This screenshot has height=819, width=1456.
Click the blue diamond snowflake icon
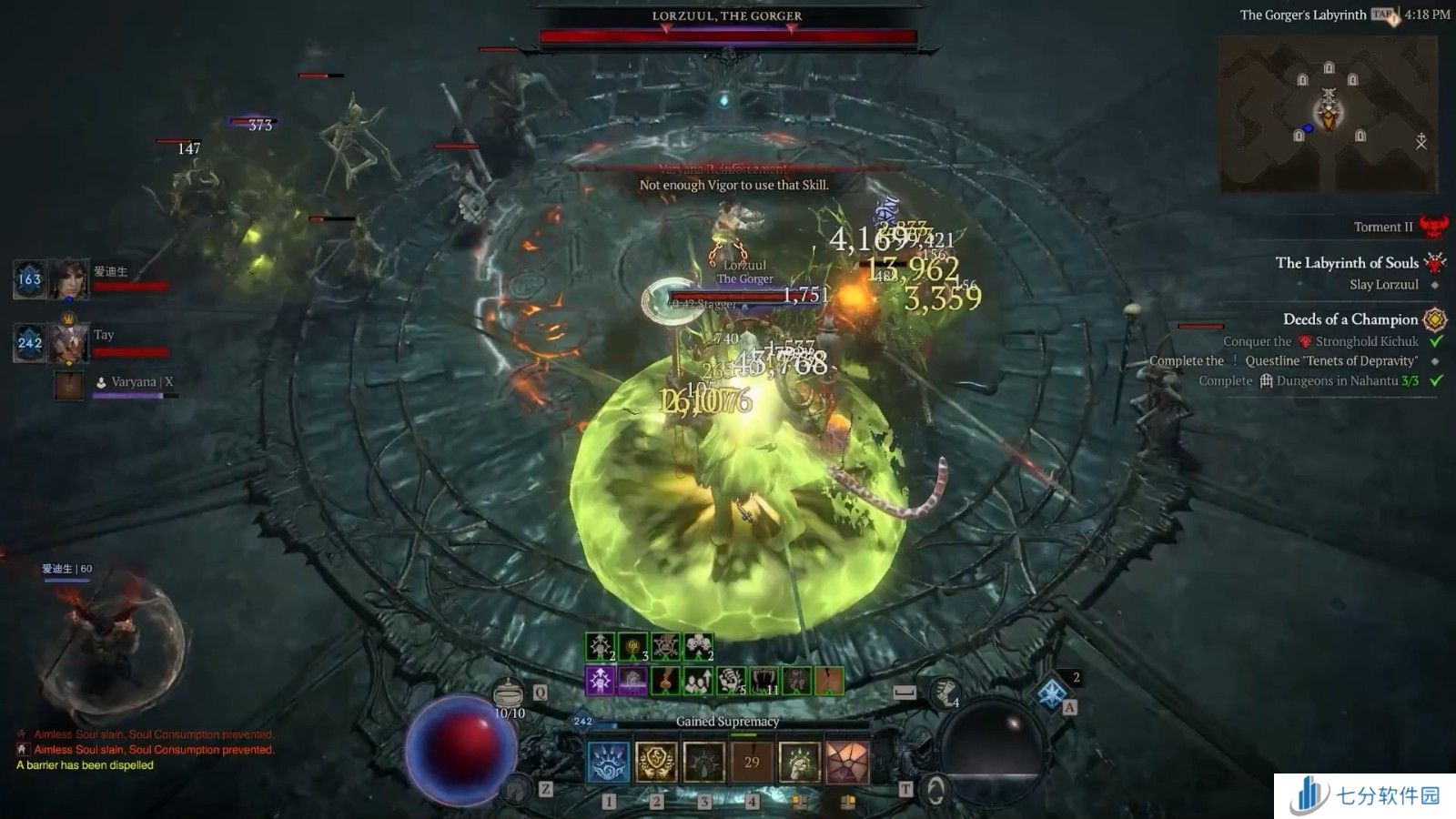click(x=1052, y=693)
